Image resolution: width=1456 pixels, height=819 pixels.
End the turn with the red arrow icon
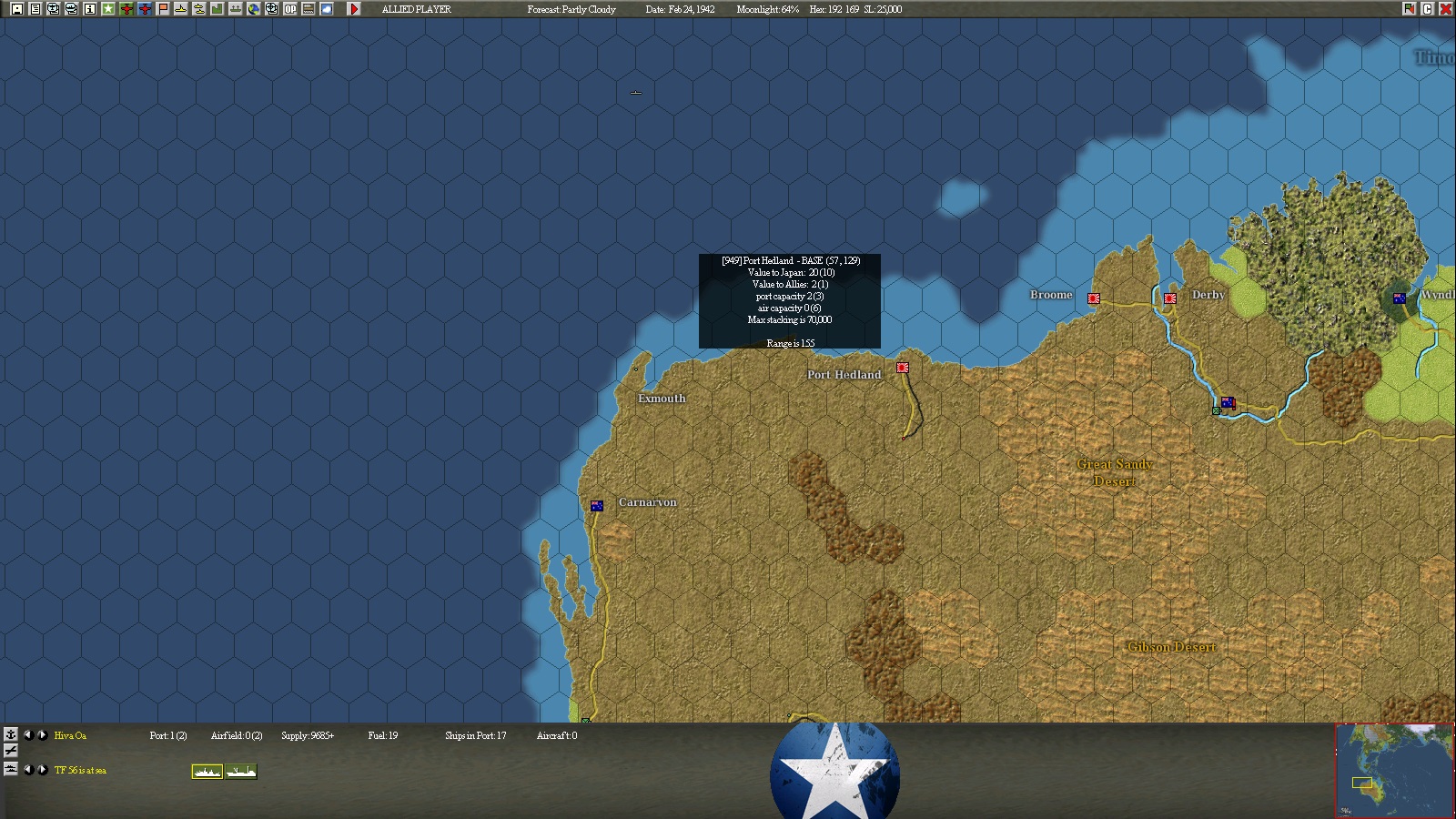coord(355,9)
